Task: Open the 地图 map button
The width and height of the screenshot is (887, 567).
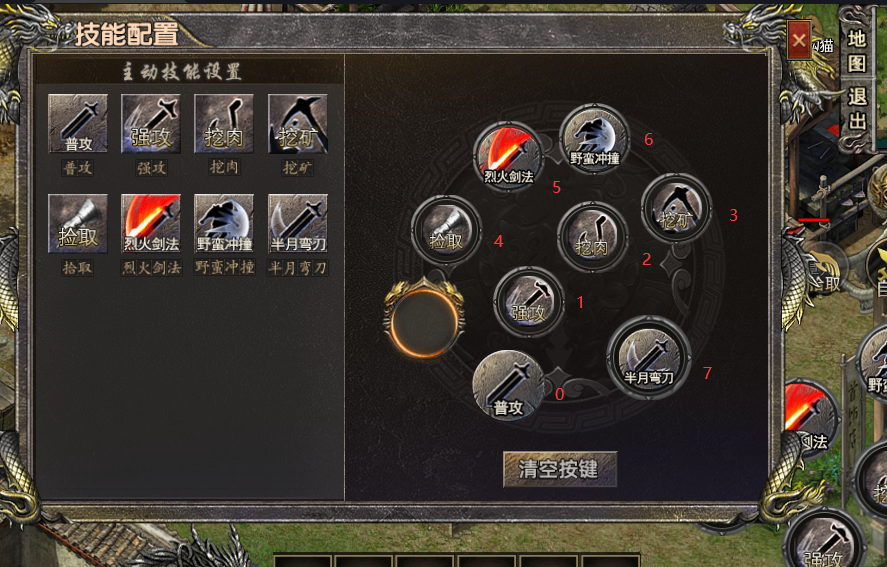Action: (x=857, y=51)
